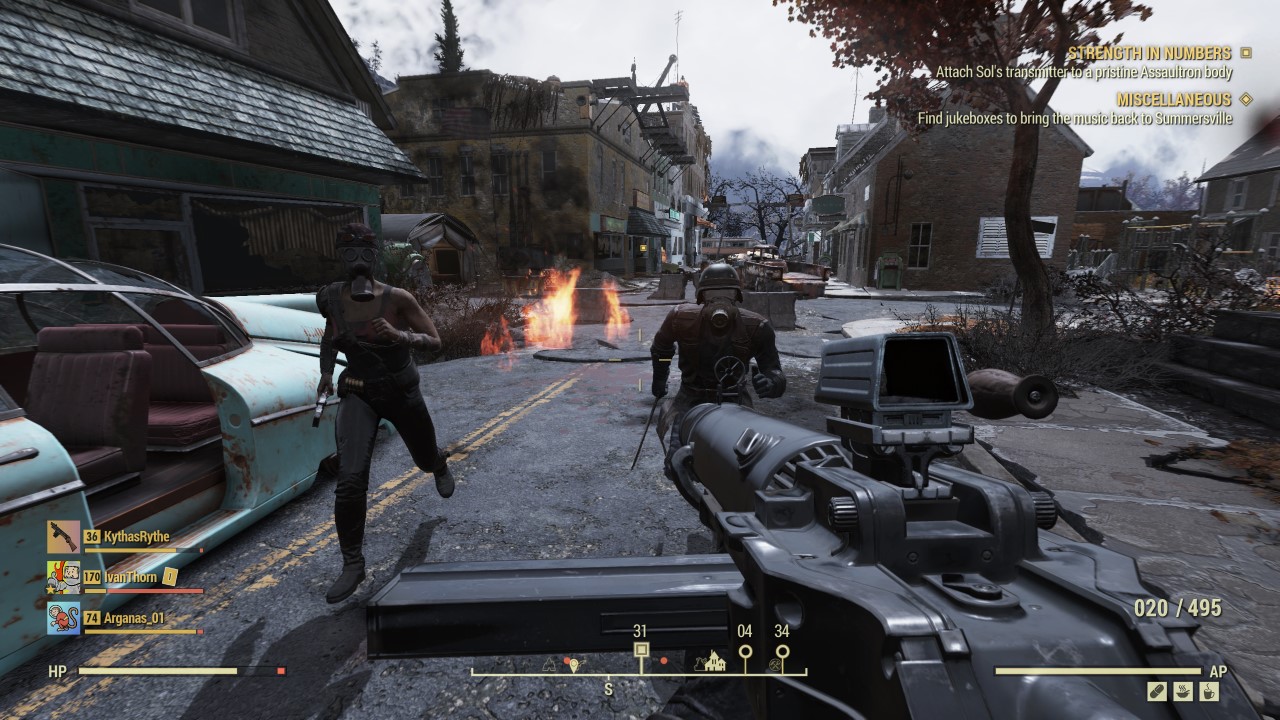Click KythasRythe's shotgun portrait icon
Viewport: 1280px width, 720px height.
coord(63,537)
